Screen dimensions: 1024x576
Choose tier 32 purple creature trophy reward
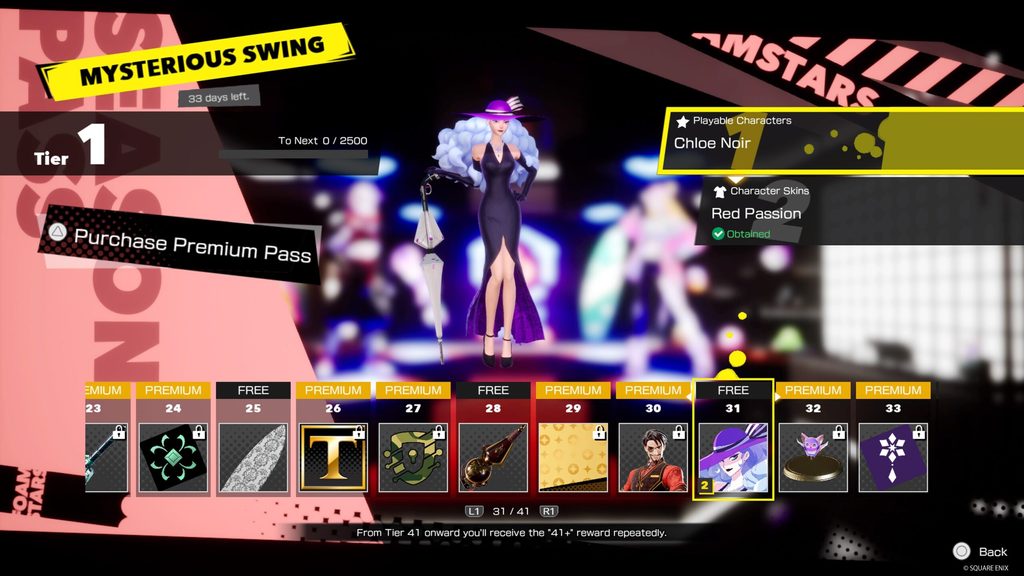813,457
